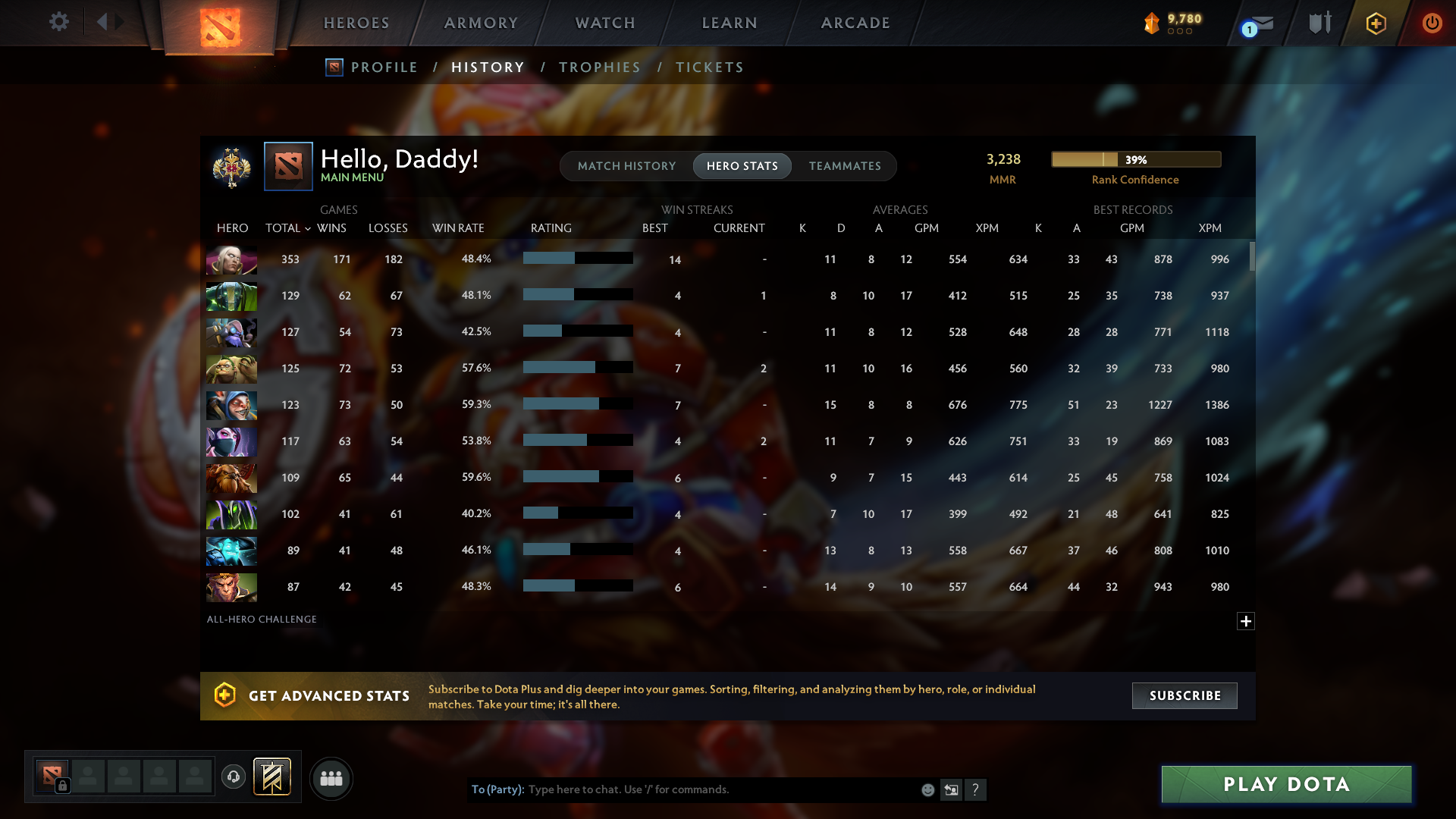This screenshot has width=1456, height=819.
Task: Toggle the voice chat headset
Action: point(234,777)
